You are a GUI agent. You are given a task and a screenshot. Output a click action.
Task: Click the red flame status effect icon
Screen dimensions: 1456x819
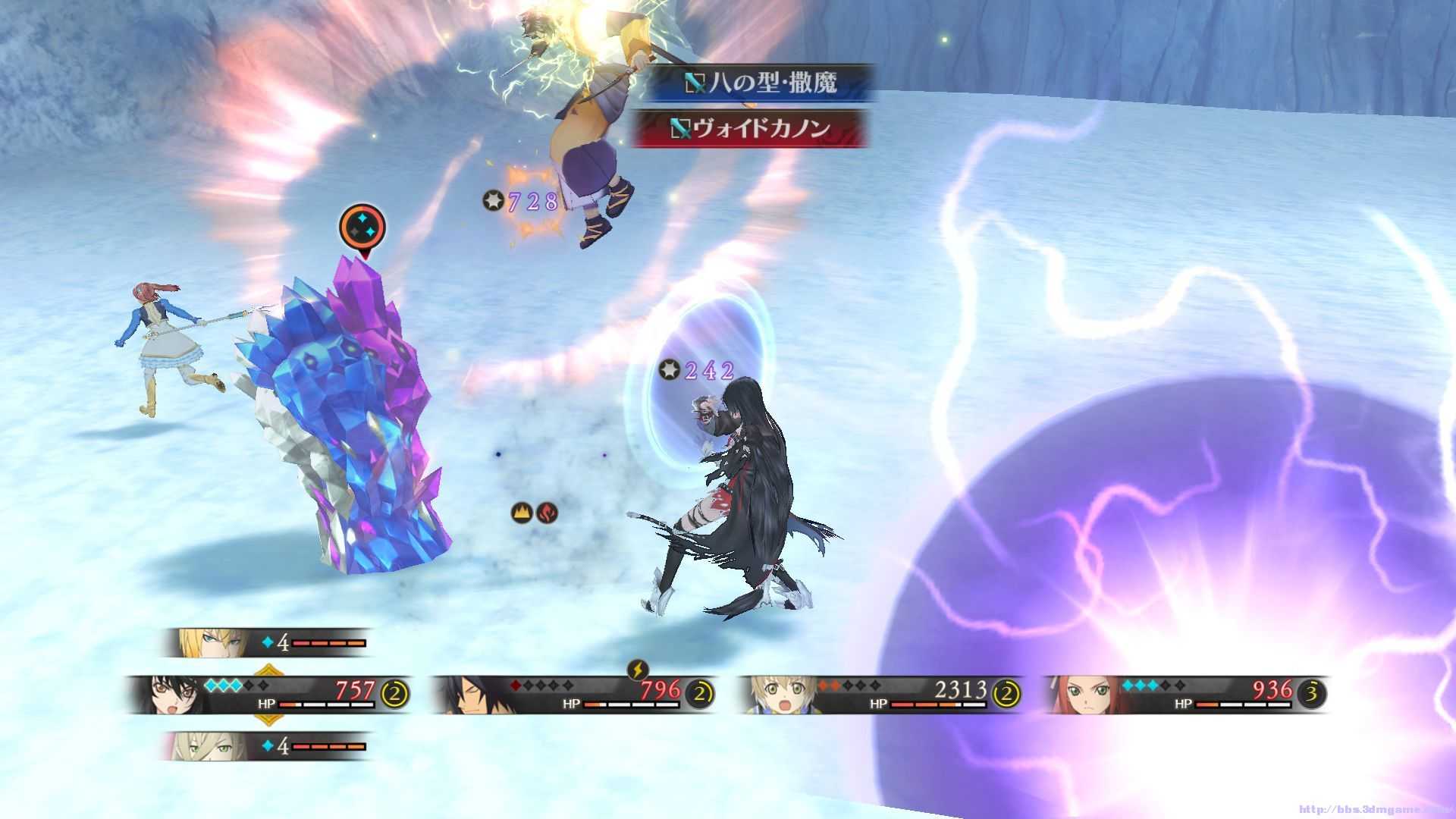pyautogui.click(x=547, y=513)
